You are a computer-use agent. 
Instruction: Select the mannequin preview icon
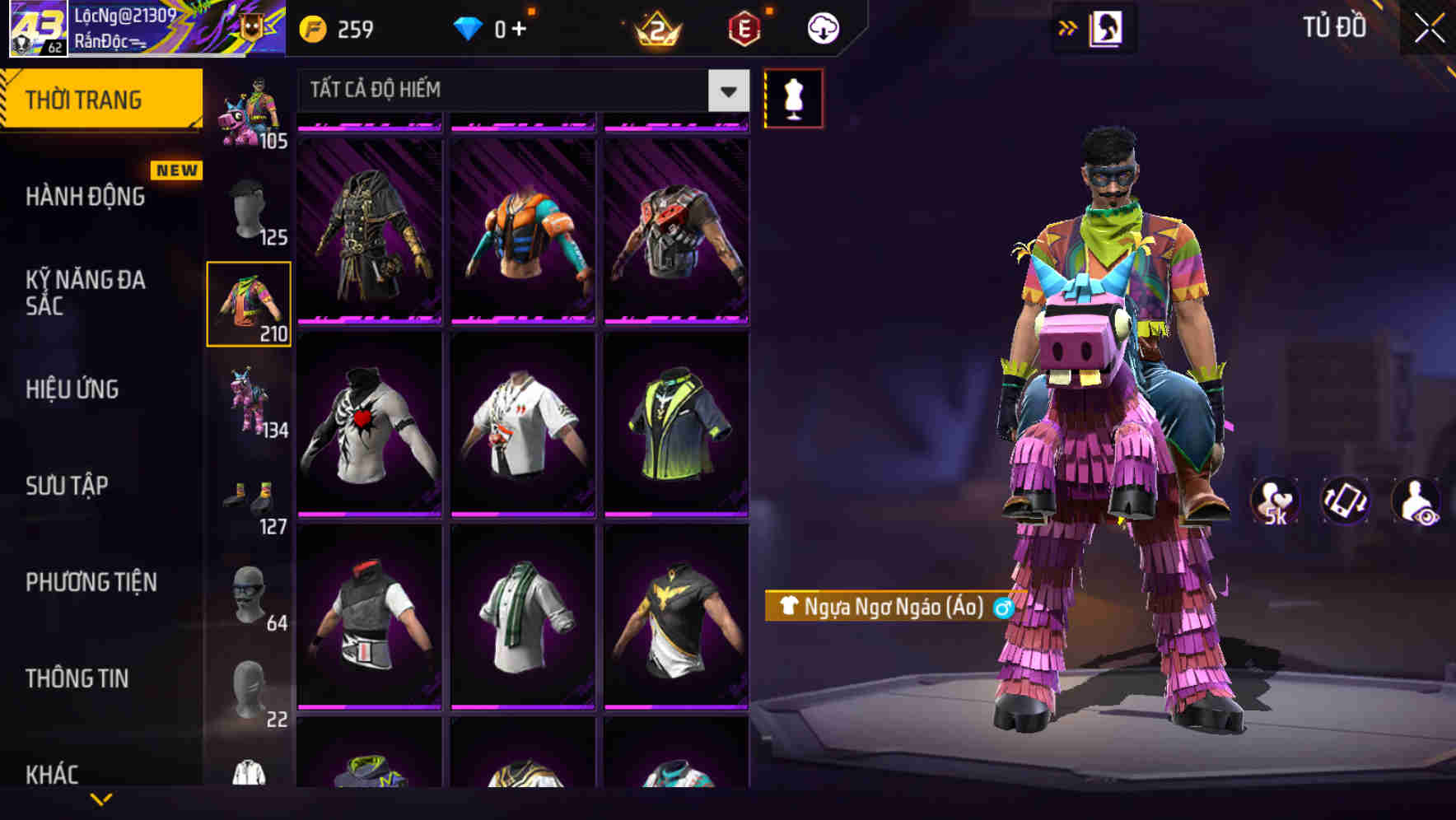point(793,97)
